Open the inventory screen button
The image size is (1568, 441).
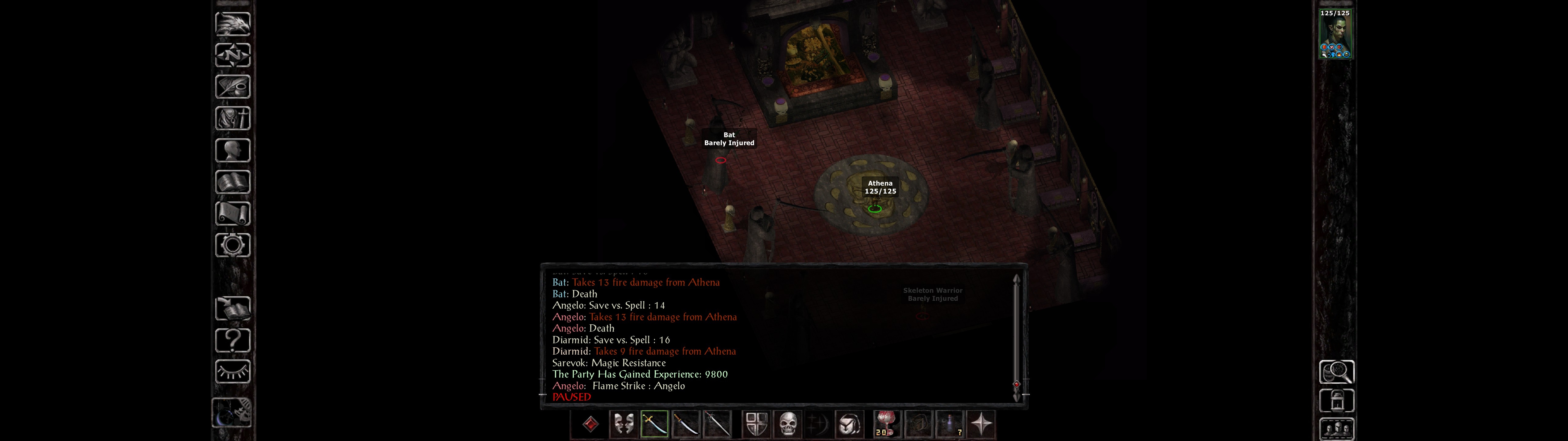tap(232, 118)
